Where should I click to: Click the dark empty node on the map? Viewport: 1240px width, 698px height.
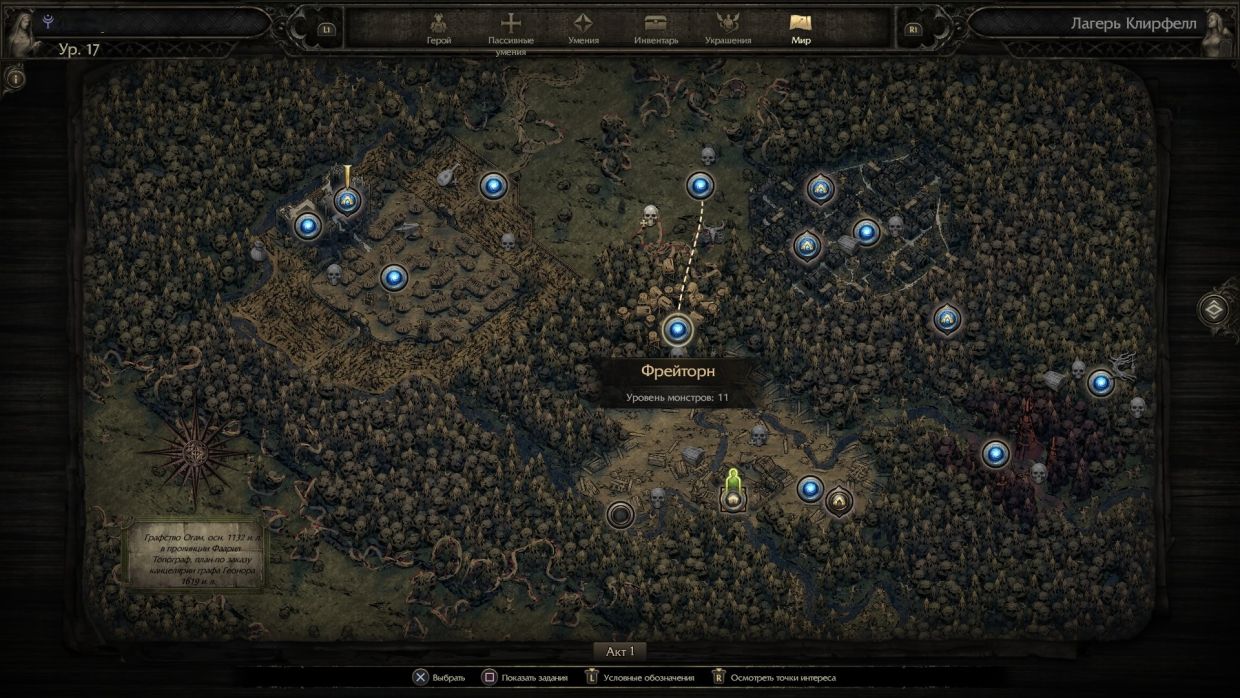tap(620, 515)
